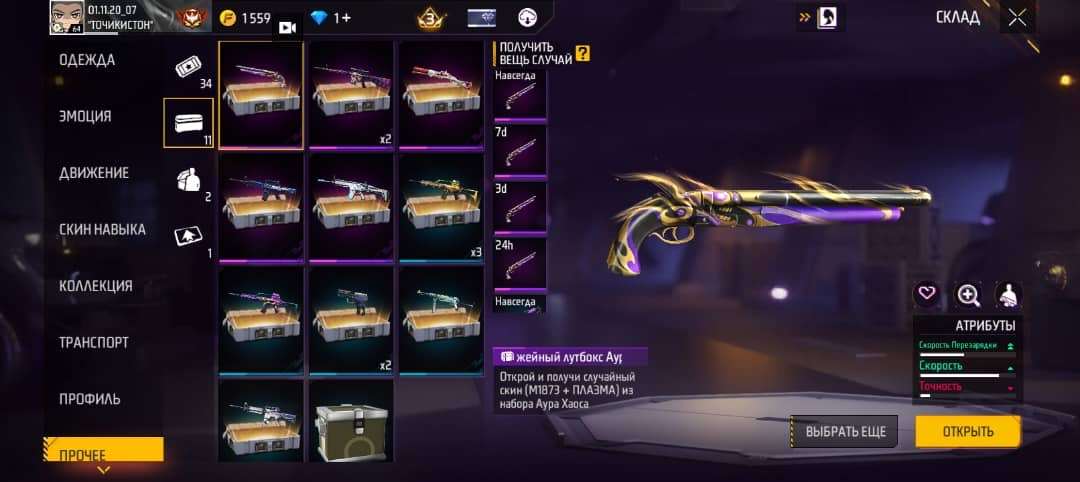Switch to the ticket sub-tab with 34 items
The image size is (1080, 482).
[189, 67]
